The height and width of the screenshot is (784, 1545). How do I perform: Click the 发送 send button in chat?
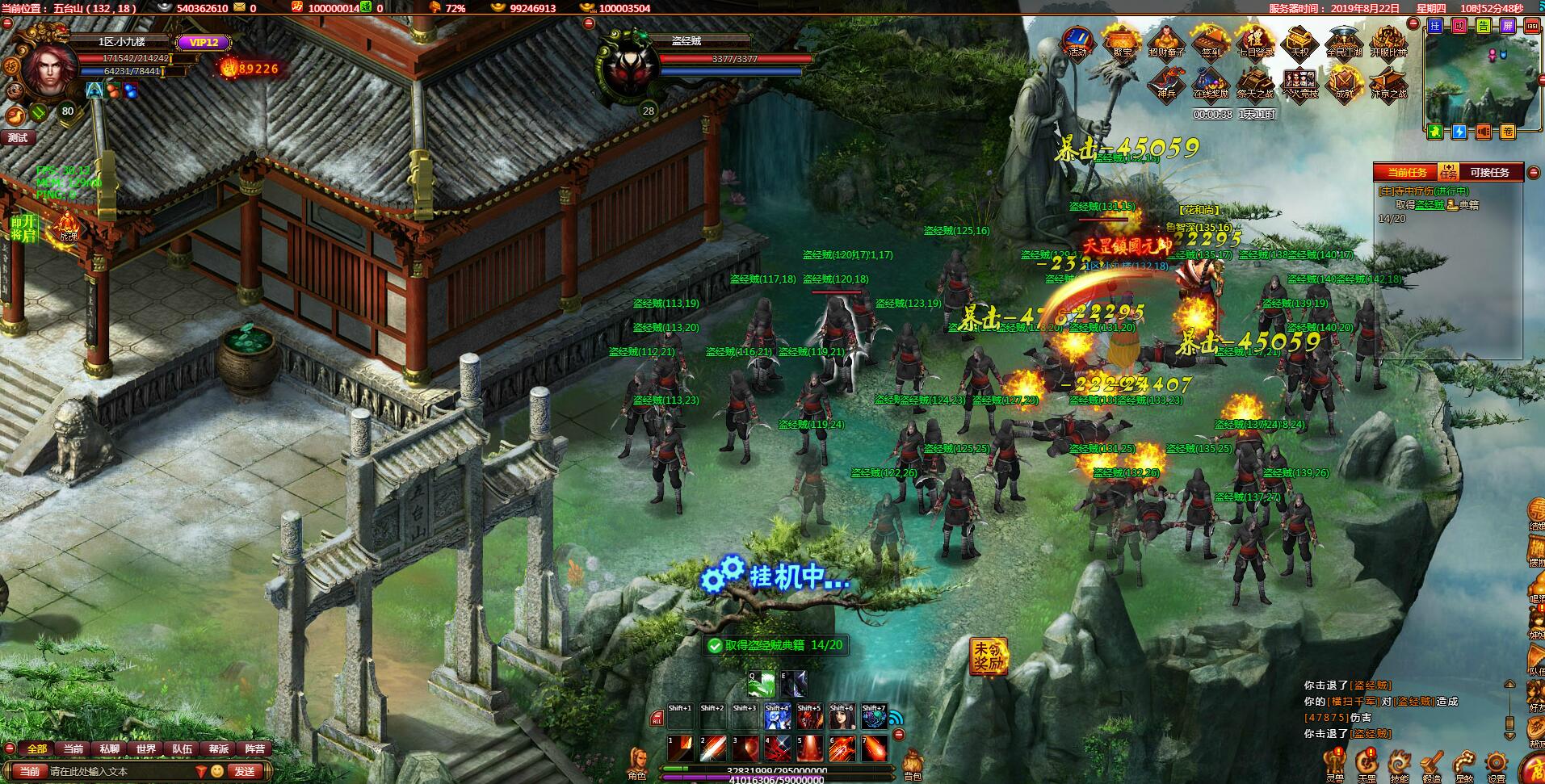pyautogui.click(x=246, y=771)
